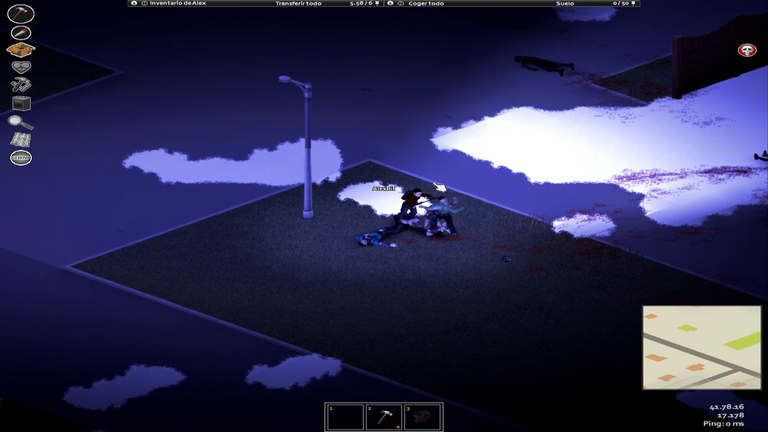Select the item in hotbar slot 3

coord(422,417)
